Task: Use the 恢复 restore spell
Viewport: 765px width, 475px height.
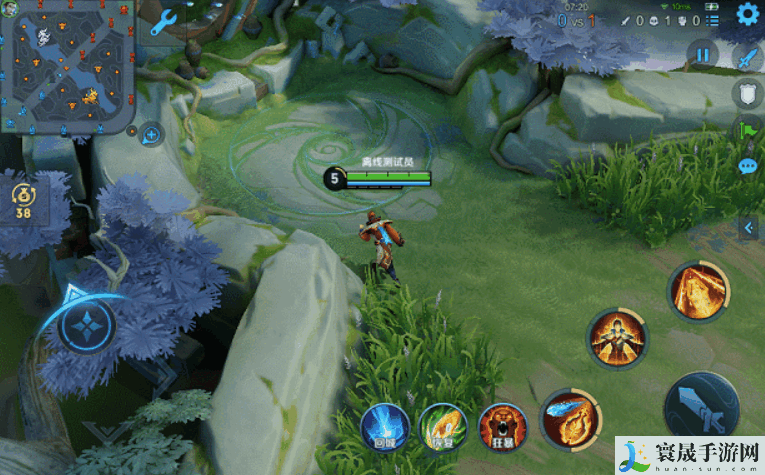Action: [x=439, y=424]
